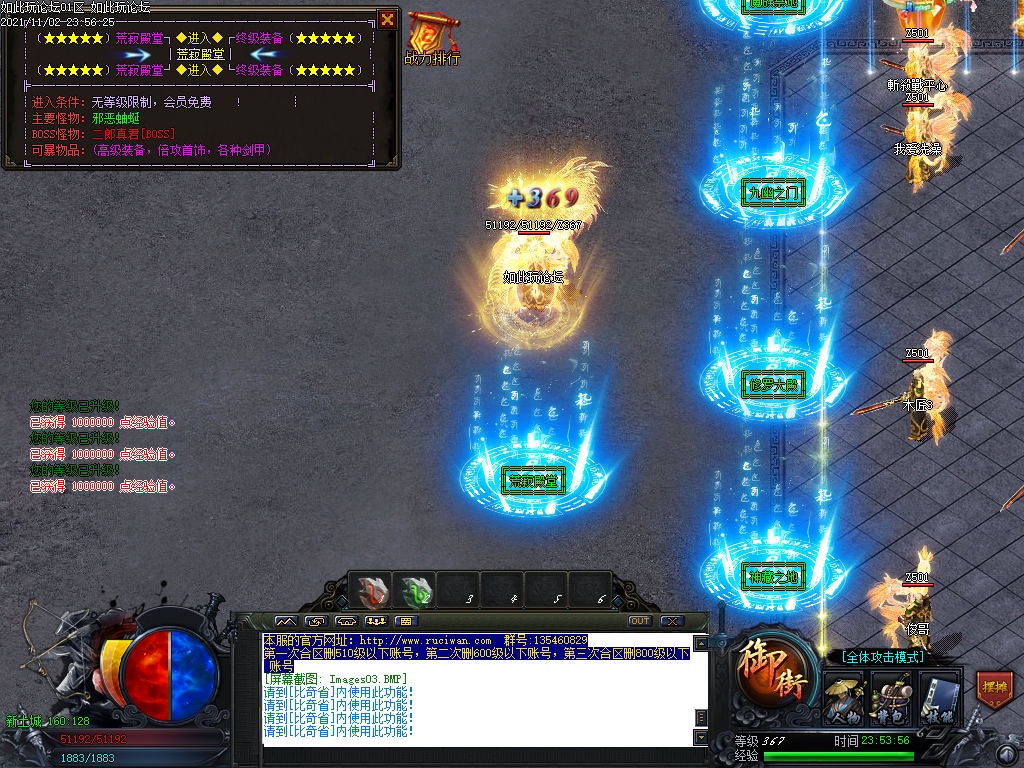Open the 人物 character panel
This screenshot has height=768, width=1024.
(842, 697)
